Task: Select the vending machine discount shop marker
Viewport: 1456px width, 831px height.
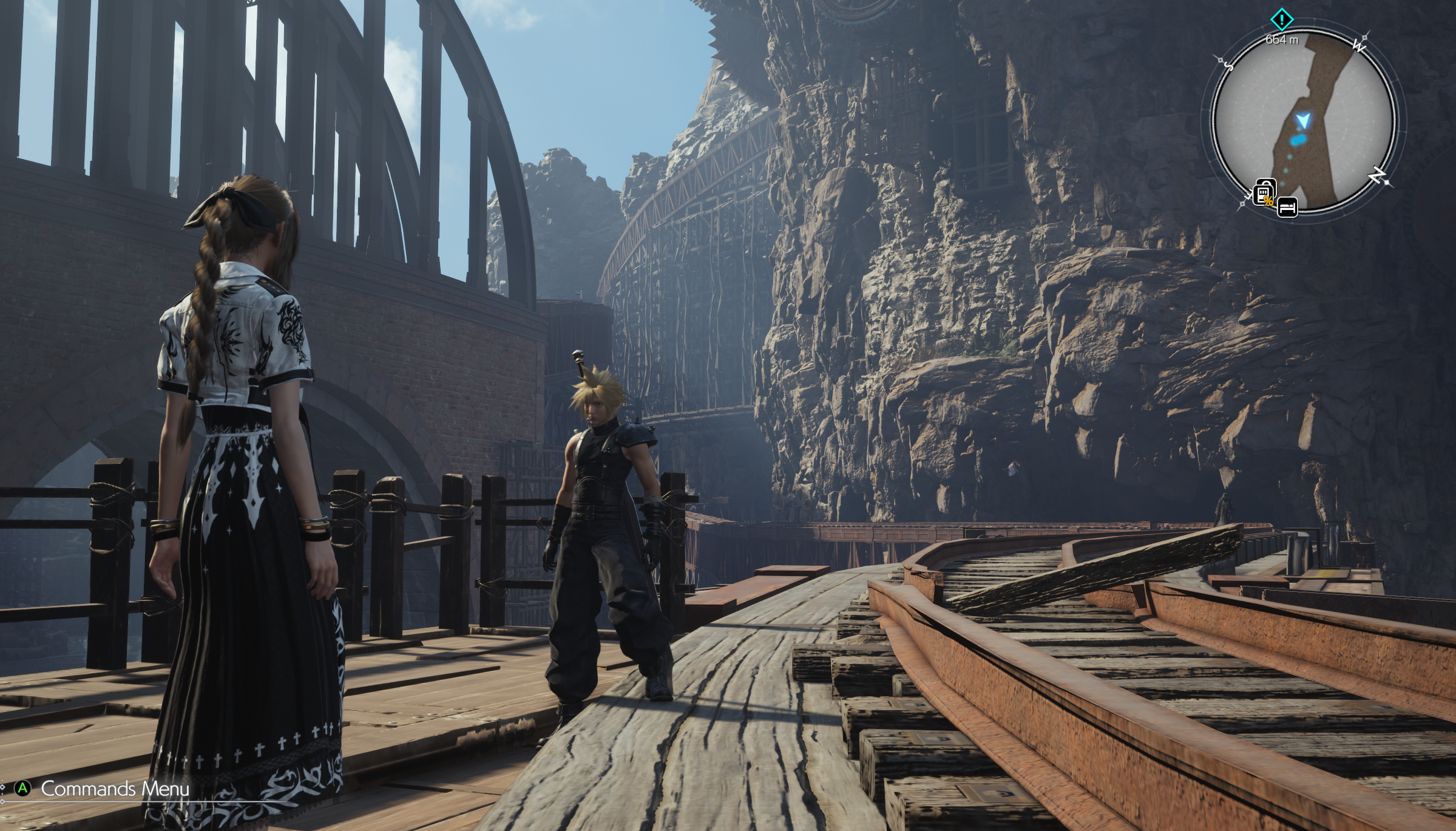Action: click(1264, 193)
